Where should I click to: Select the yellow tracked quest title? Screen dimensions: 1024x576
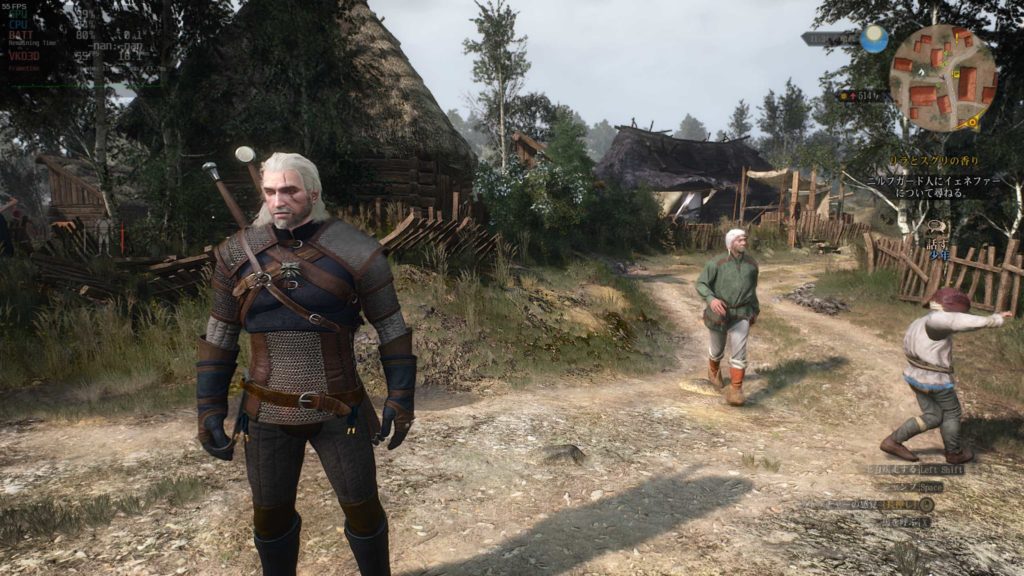tap(935, 161)
